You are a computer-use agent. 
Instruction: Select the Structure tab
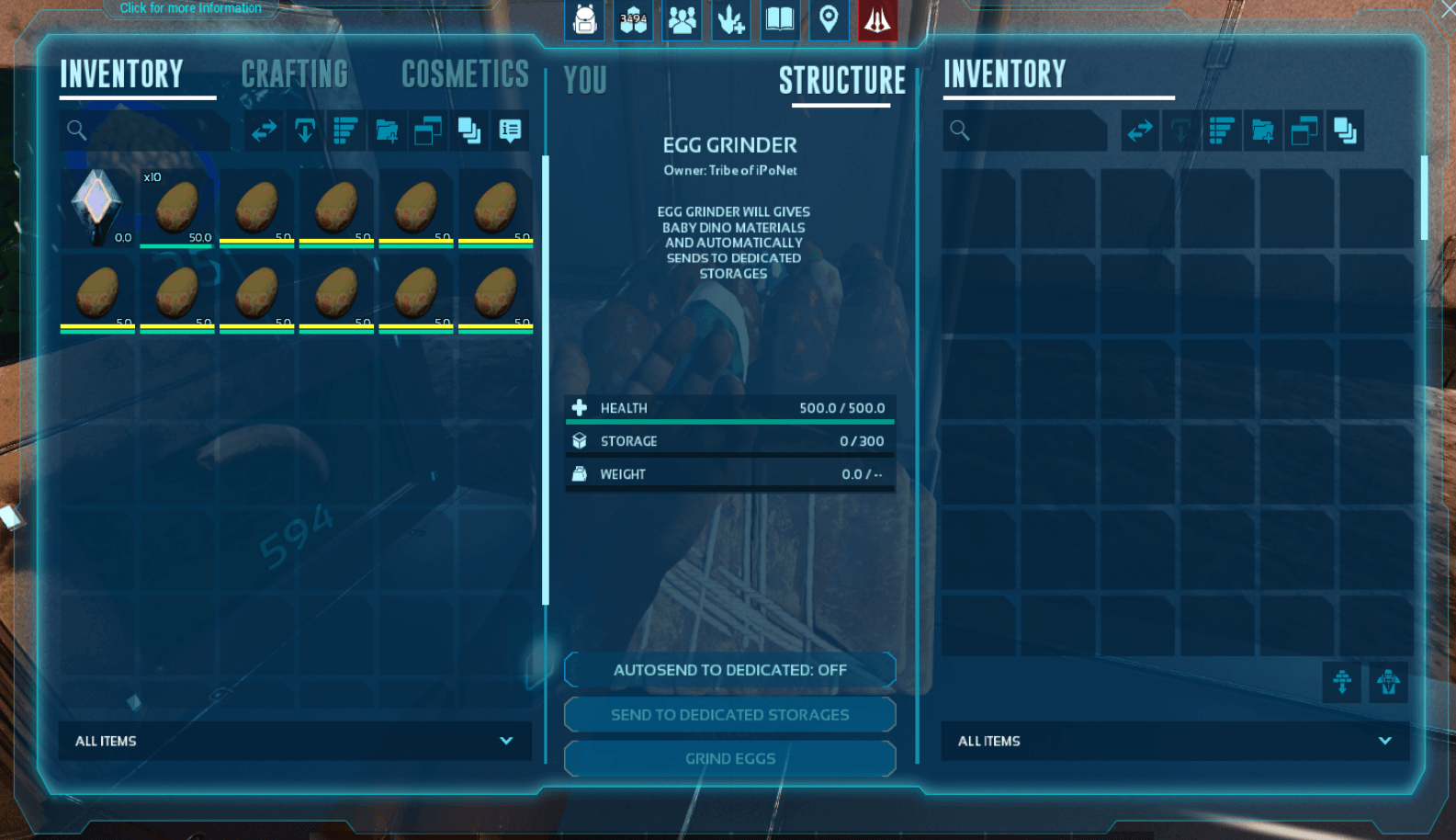pyautogui.click(x=841, y=81)
